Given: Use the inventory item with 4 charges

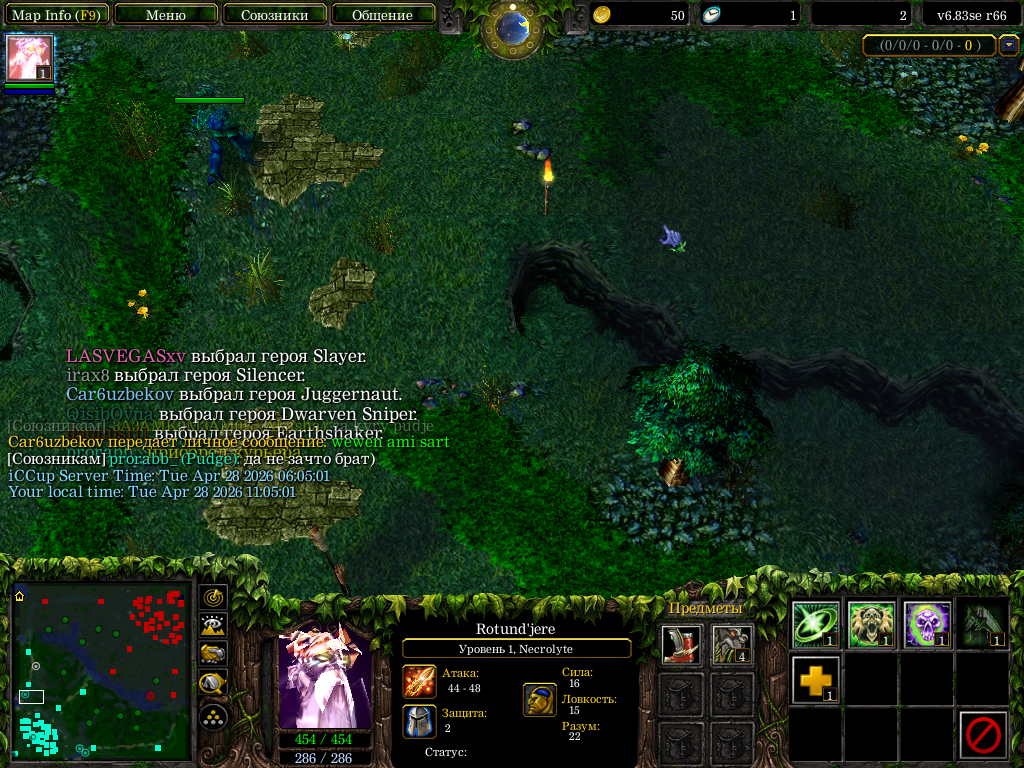Looking at the screenshot, I should (733, 645).
